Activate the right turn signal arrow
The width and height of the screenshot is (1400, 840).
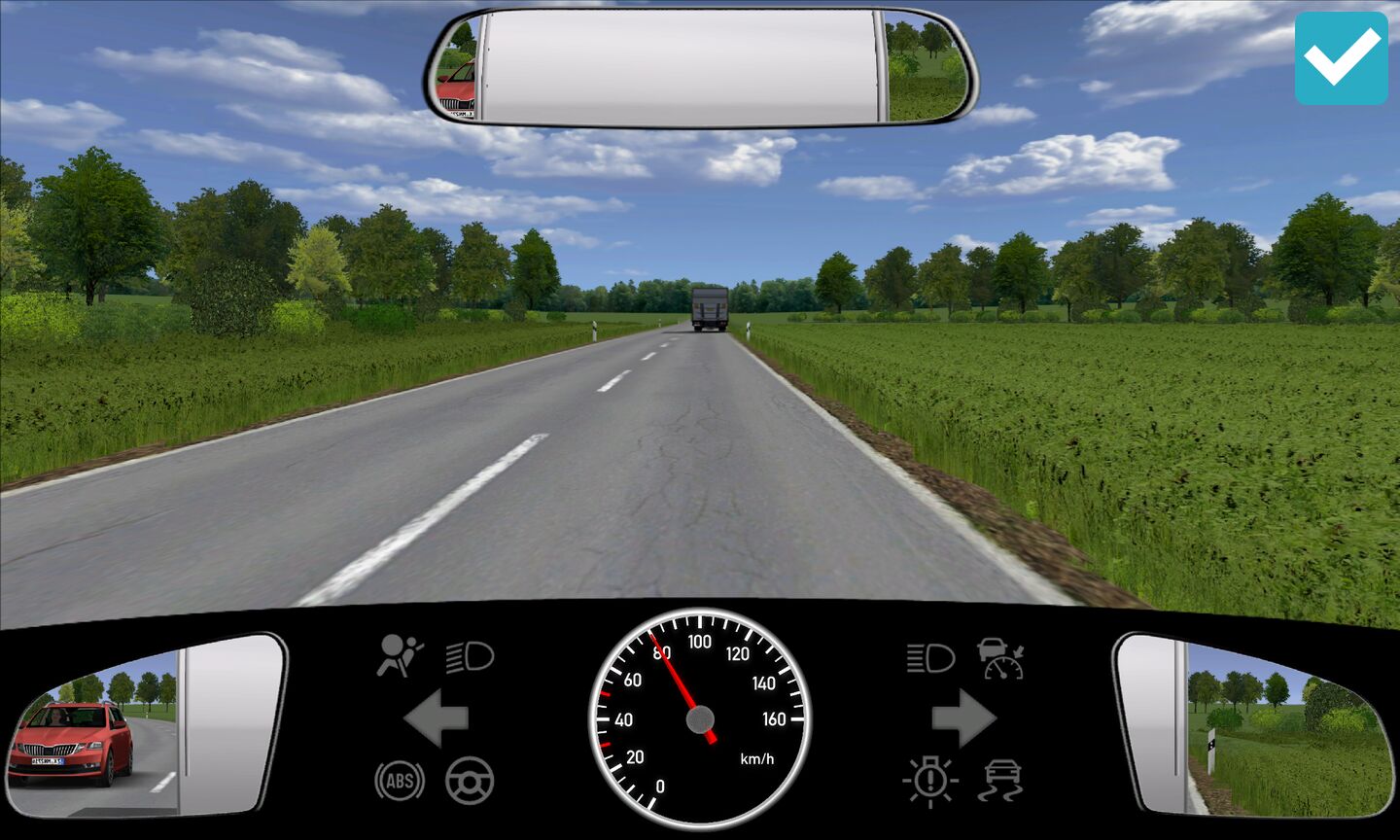(962, 718)
